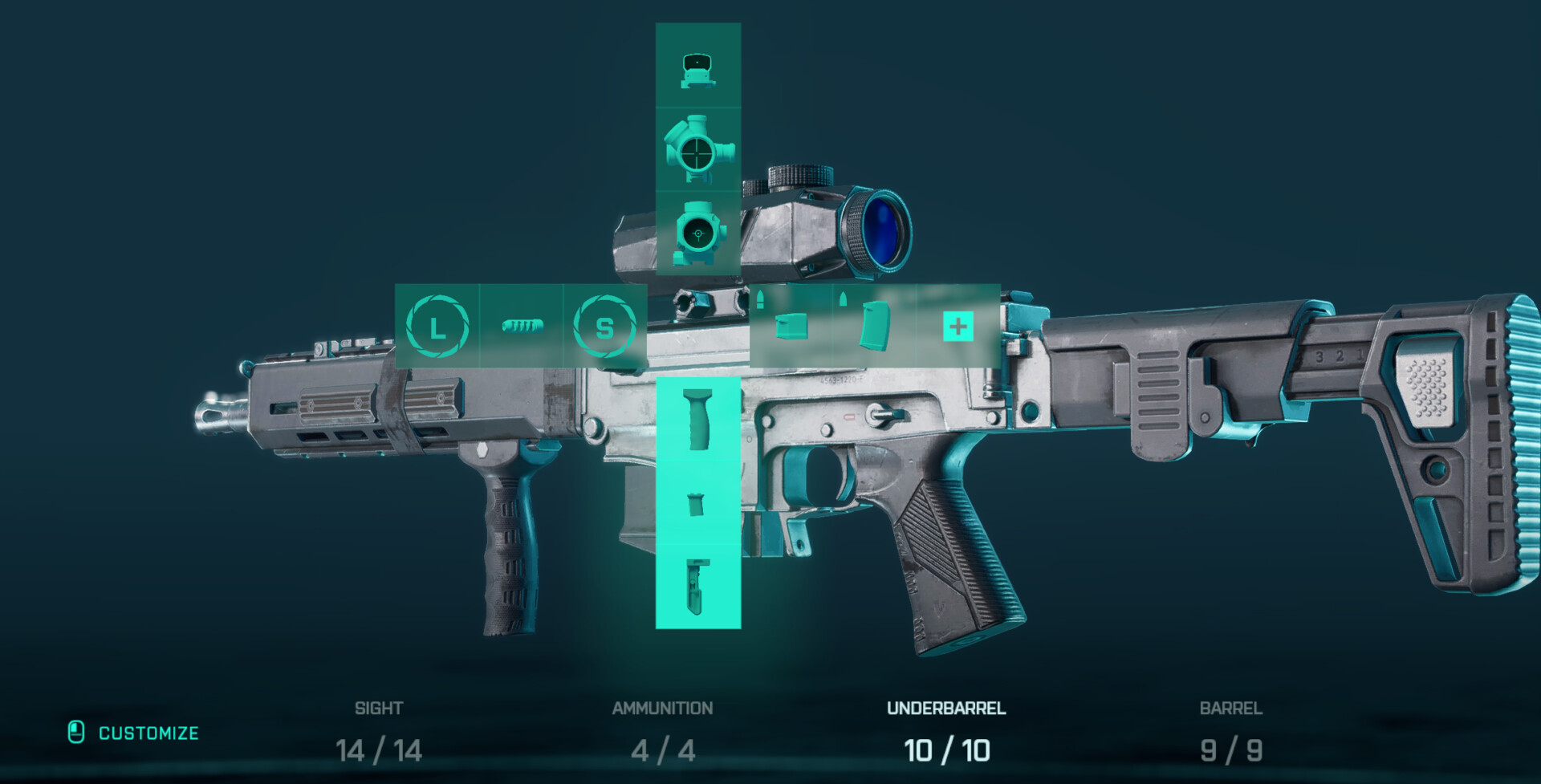Equip the suppressor marked S
This screenshot has width=1541, height=784.
[x=604, y=326]
